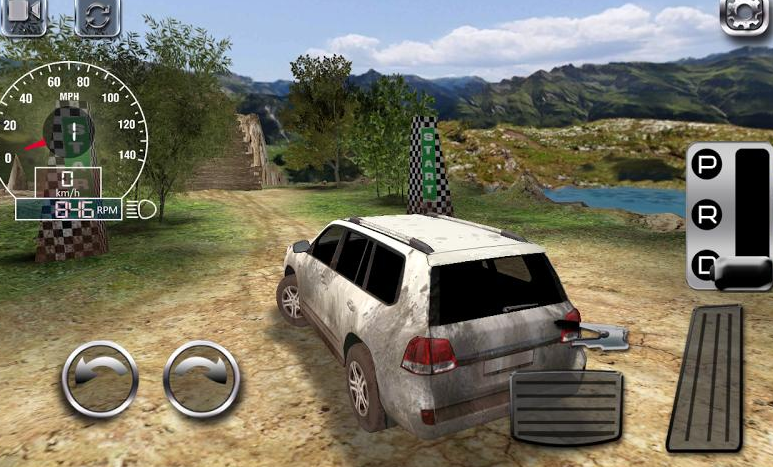Image resolution: width=773 pixels, height=467 pixels.
Task: Switch the camera view
Action: (22, 14)
